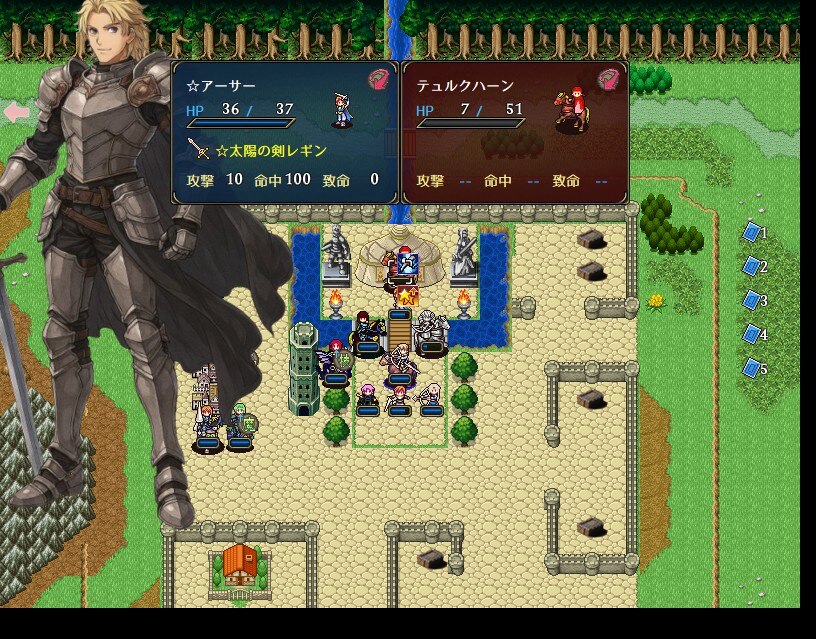Screen dimensions: 816x639
Task: Click the pink fist icon in アーサー's panel
Action: pos(379,79)
